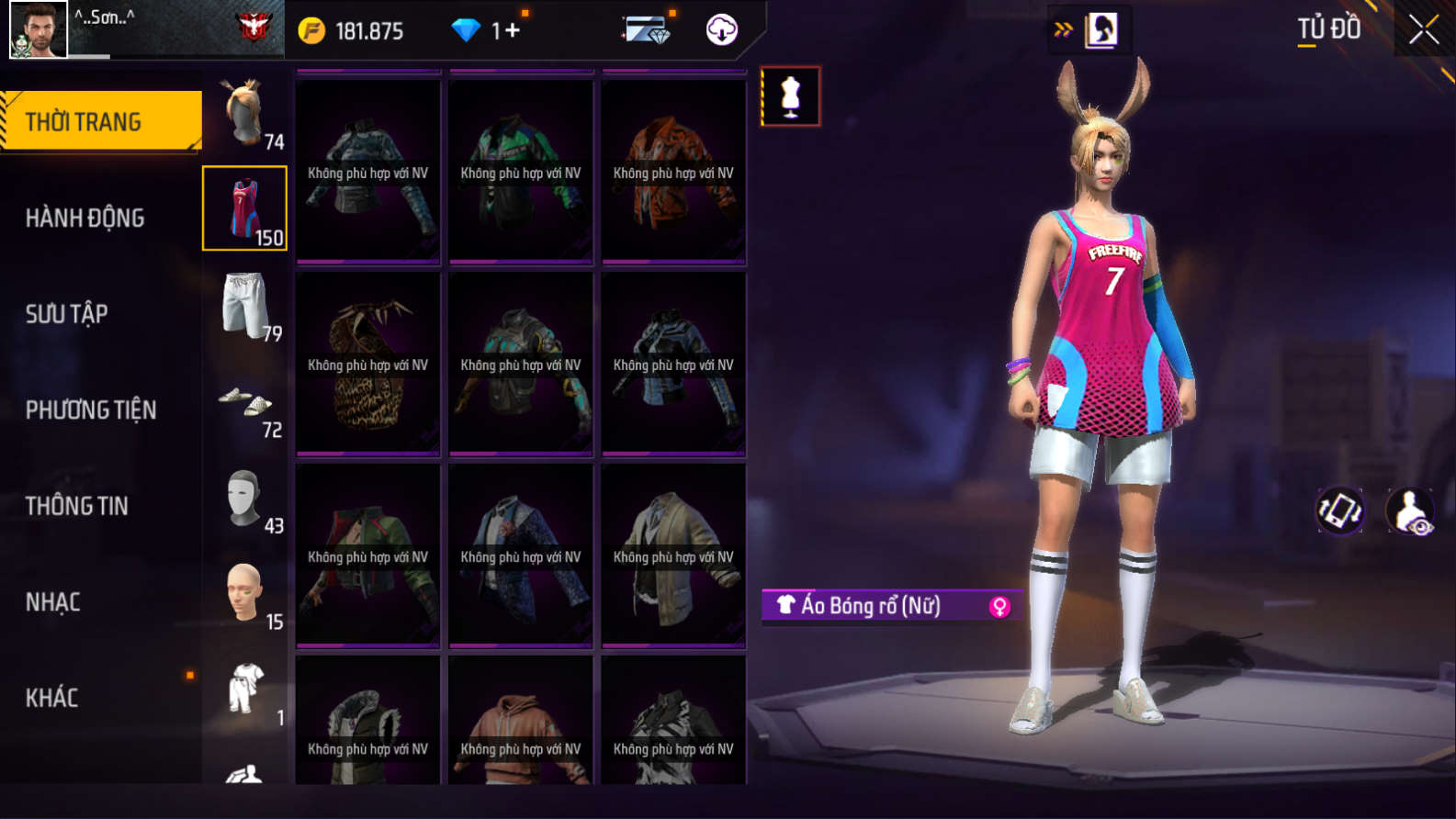This screenshot has width=1456, height=819.
Task: Select the leopard print jacket item
Action: pyautogui.click(x=367, y=365)
